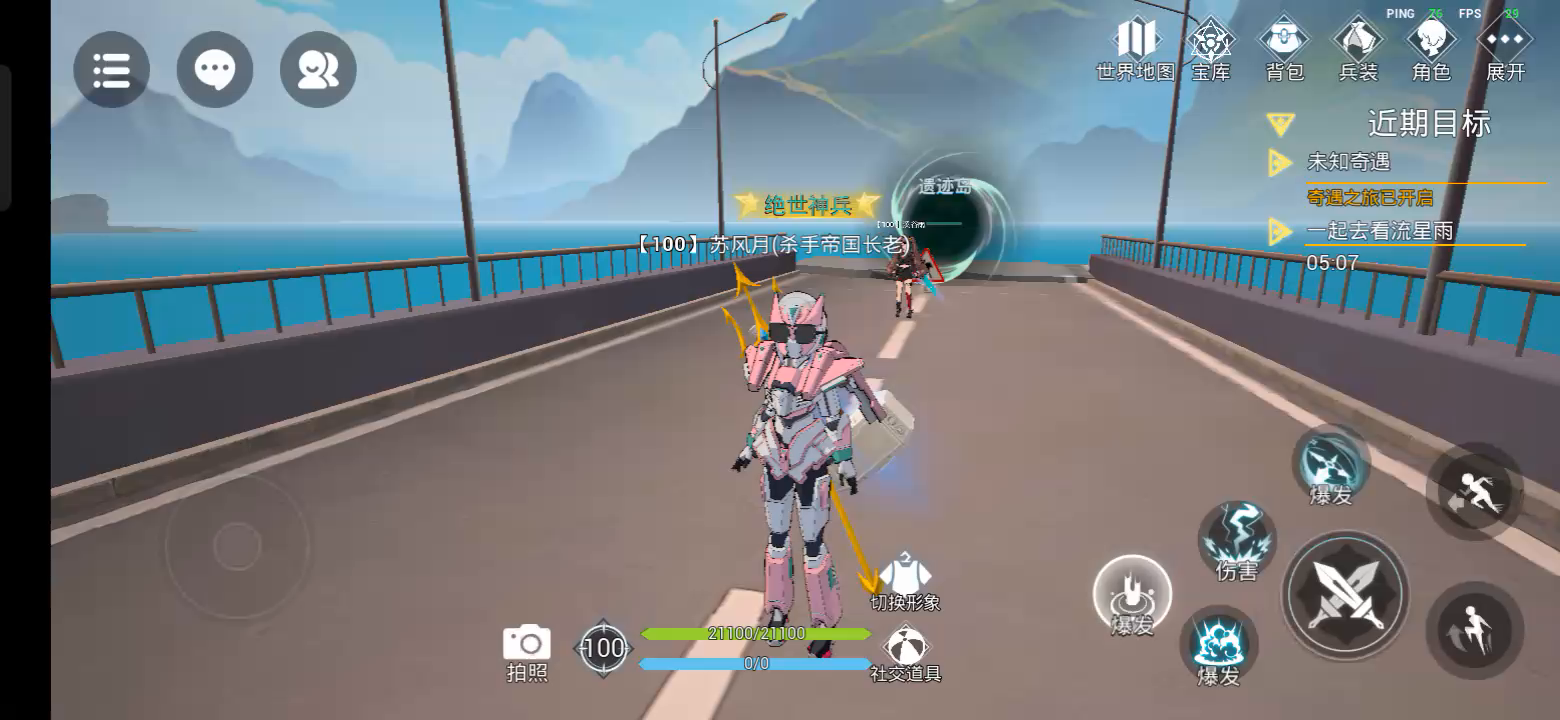Screen dimensions: 1560x720
Task: Tap the jump button
Action: tap(1474, 630)
